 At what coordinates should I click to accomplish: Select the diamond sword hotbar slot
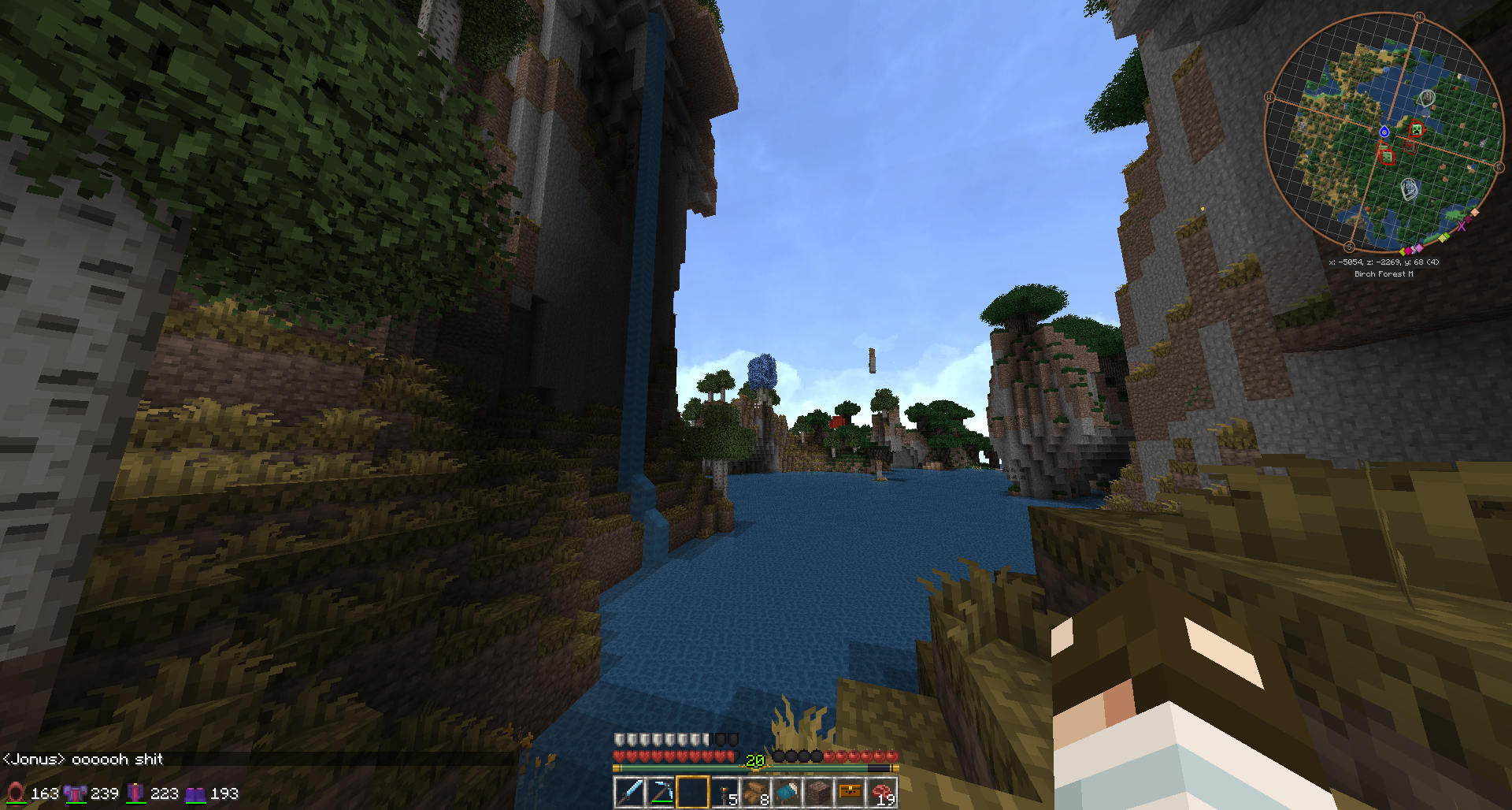(x=629, y=792)
